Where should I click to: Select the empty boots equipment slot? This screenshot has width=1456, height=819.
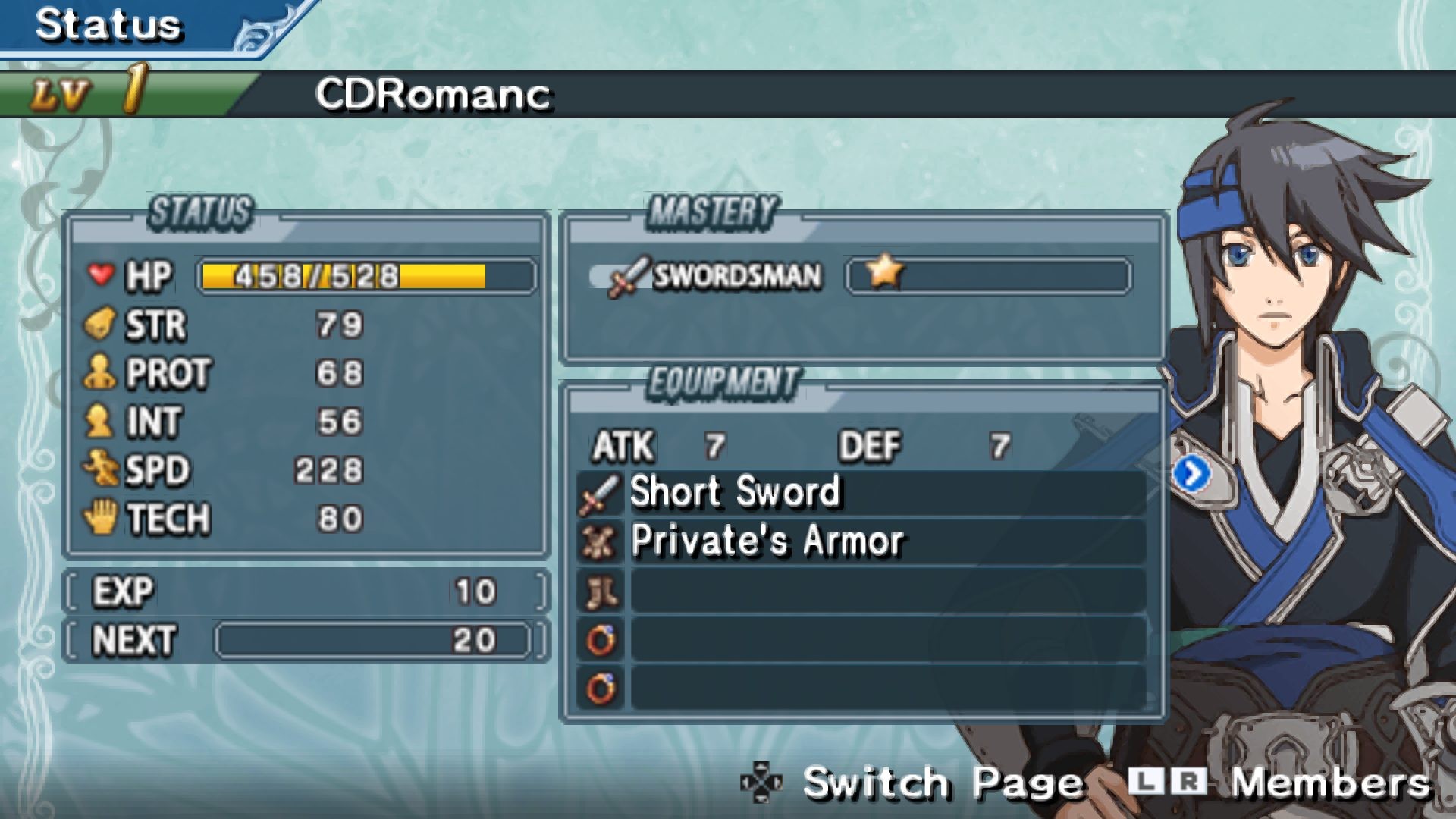tap(861, 591)
